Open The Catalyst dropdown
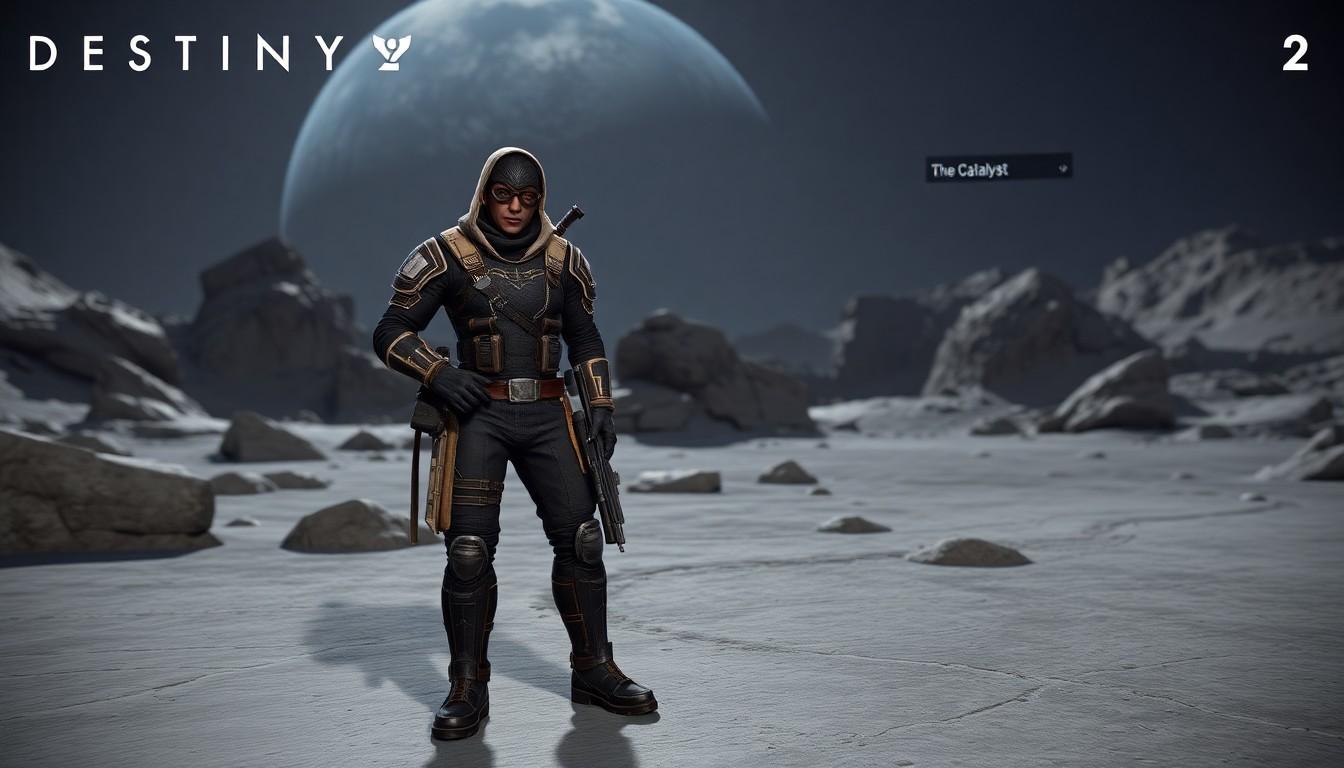 click(998, 168)
